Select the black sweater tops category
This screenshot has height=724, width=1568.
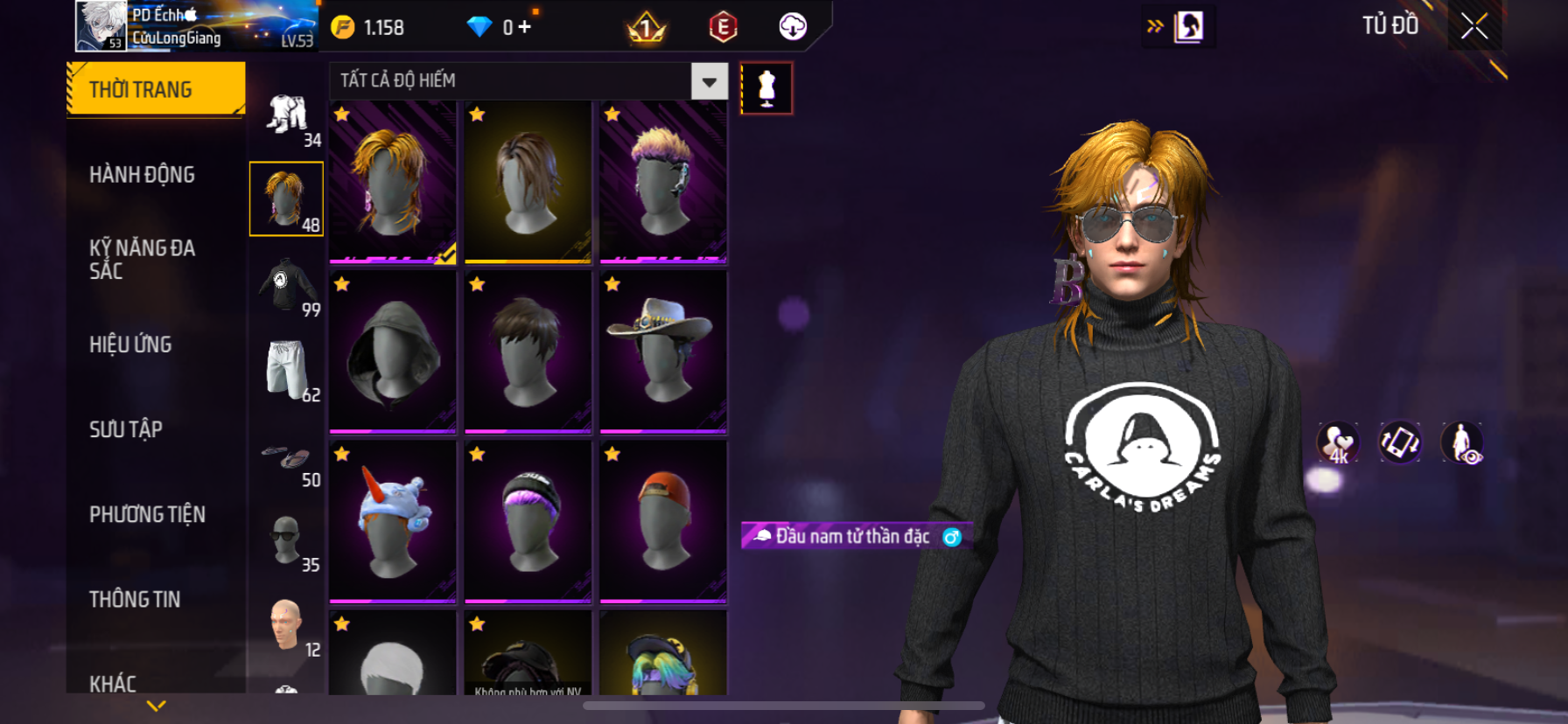pyautogui.click(x=286, y=285)
